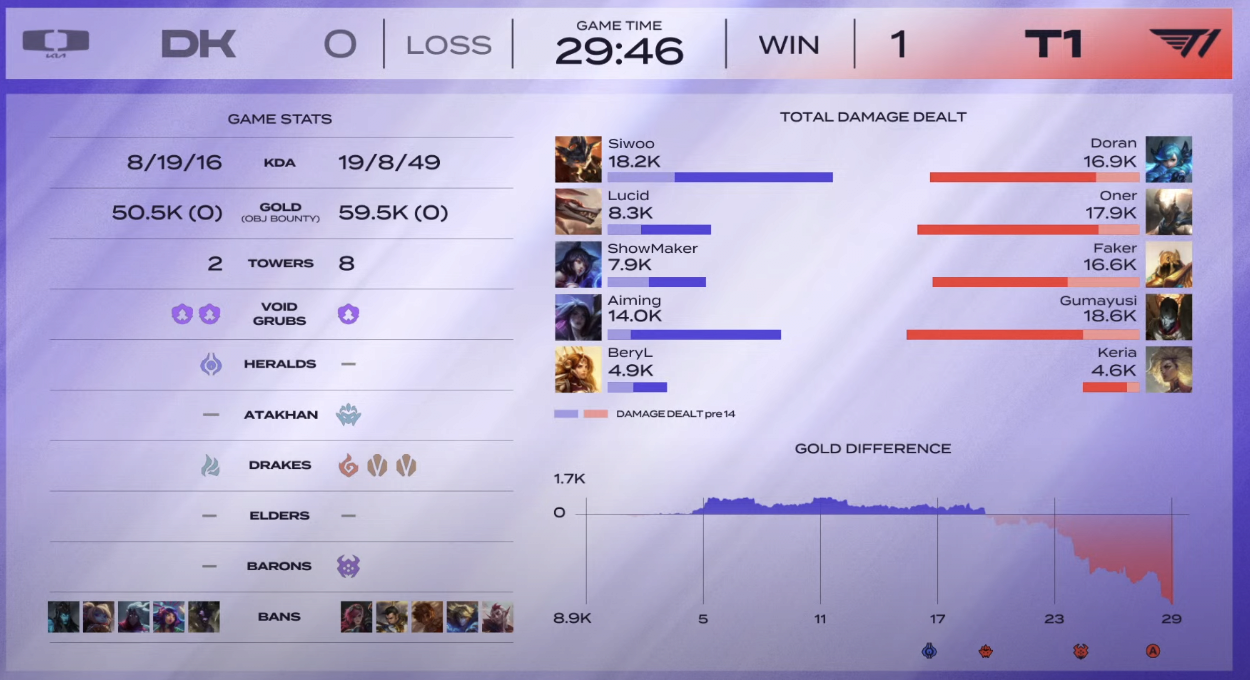Click BeryL's champion portrait

coord(578,370)
